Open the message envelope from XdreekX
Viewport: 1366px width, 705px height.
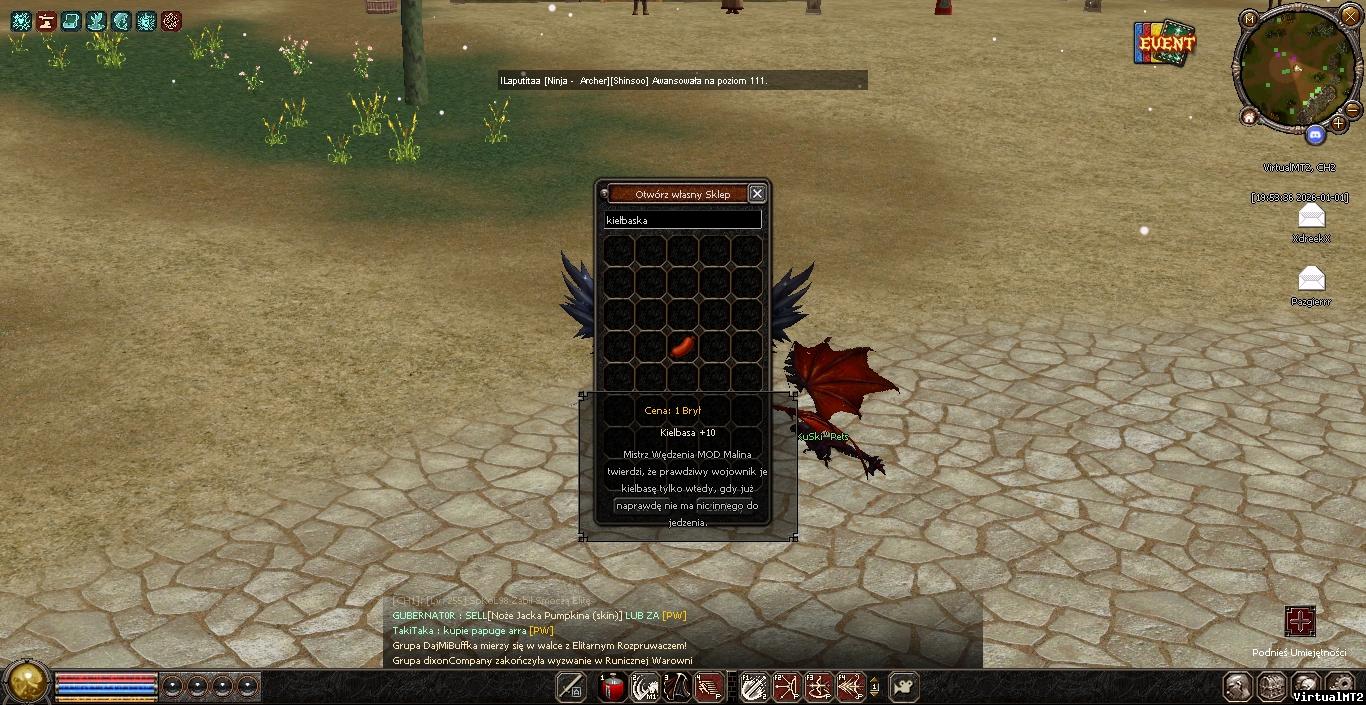[x=1310, y=217]
